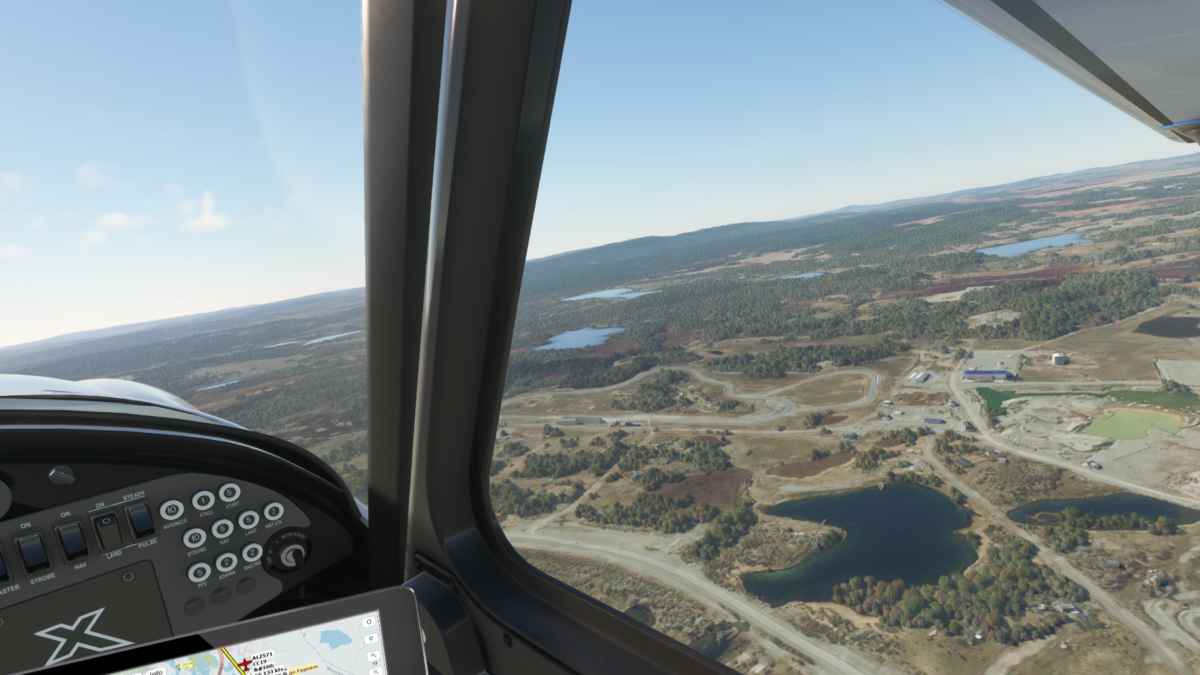Pull the START circuit breaker
Image resolution: width=1200 pixels, height=675 pixels.
[229, 492]
